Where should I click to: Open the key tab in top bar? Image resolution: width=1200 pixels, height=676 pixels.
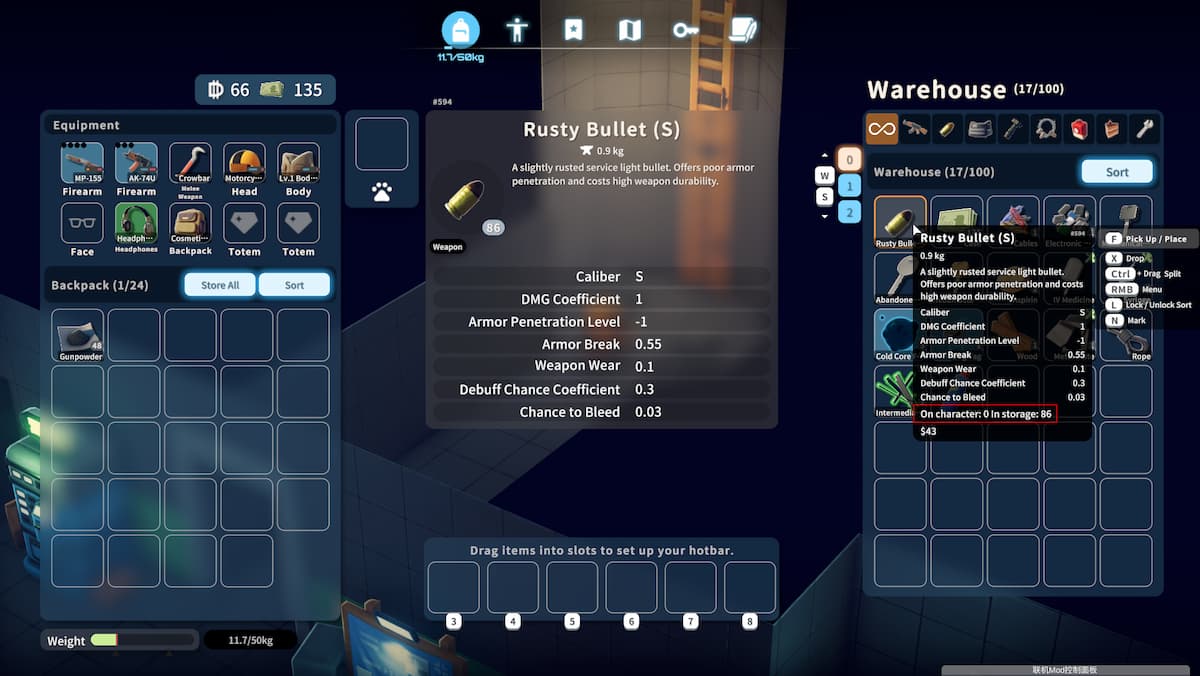click(685, 30)
